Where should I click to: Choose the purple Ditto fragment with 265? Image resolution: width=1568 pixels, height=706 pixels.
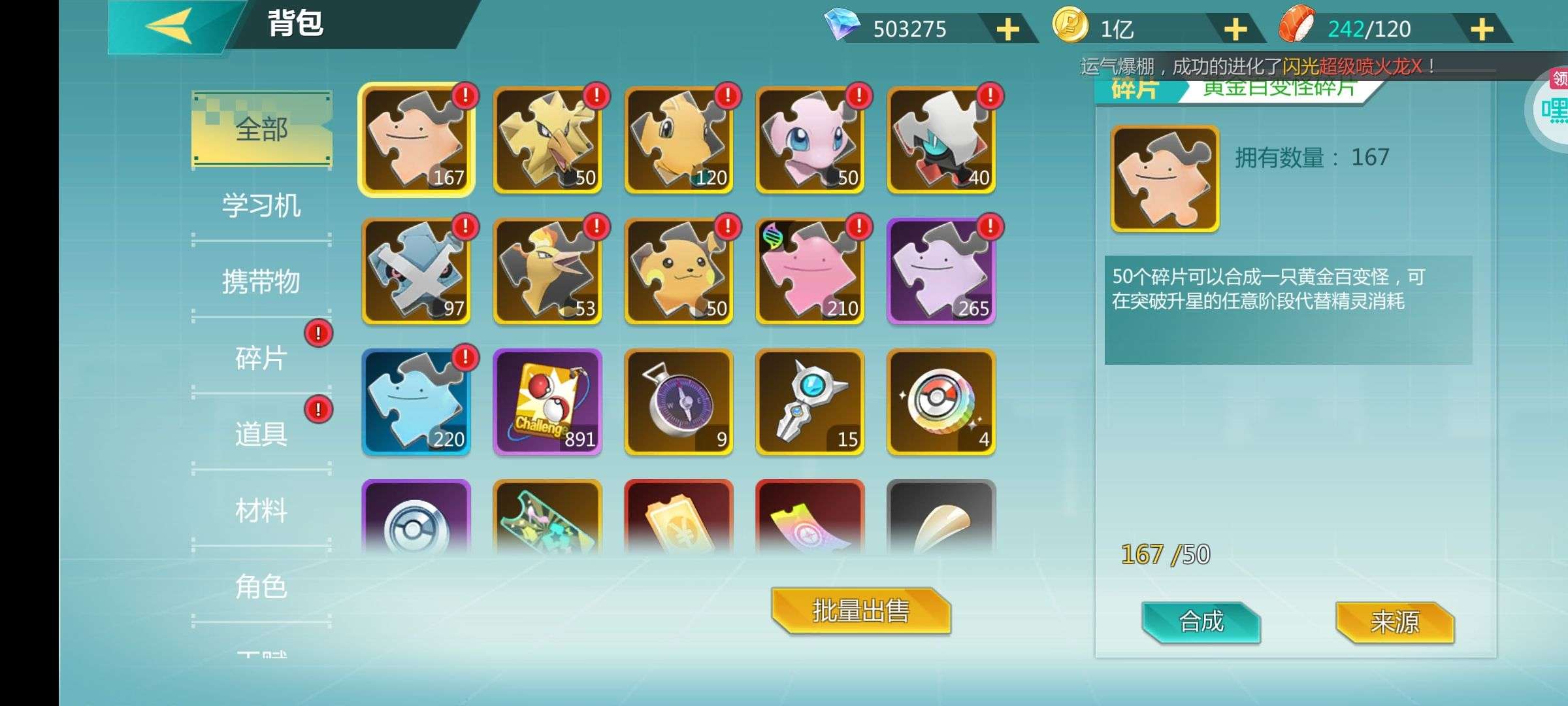(941, 271)
